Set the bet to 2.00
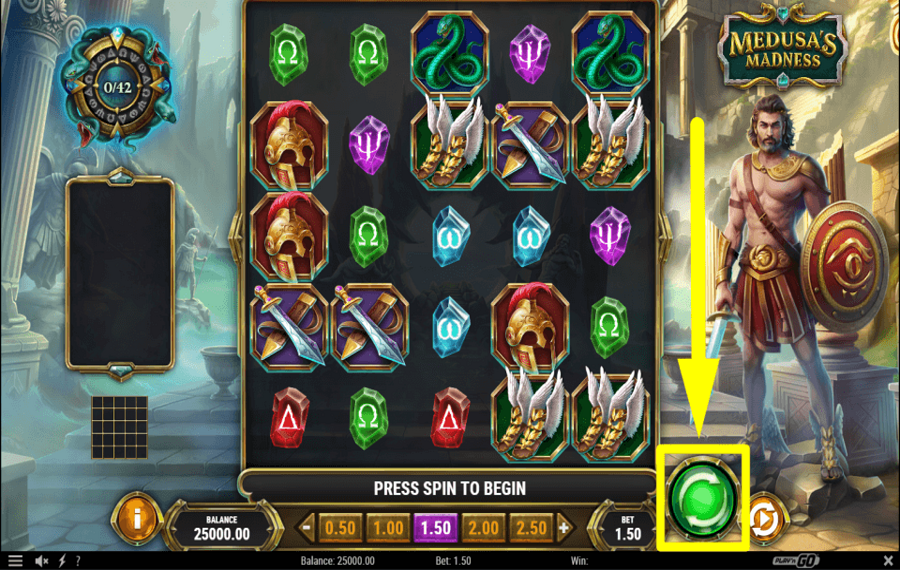The image size is (900, 570). click(483, 527)
